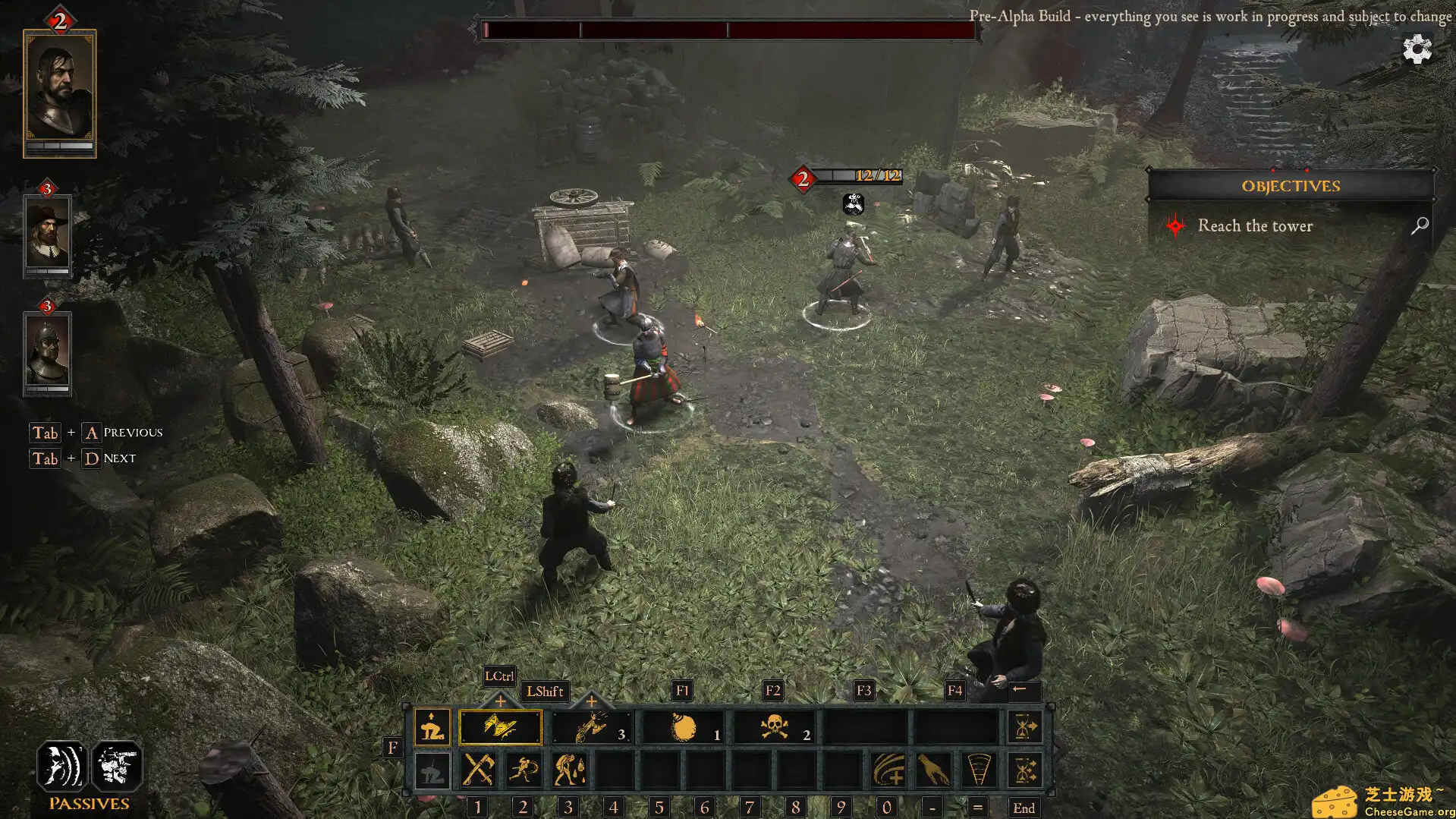Enable the end-turn hourglass icon

1025,726
